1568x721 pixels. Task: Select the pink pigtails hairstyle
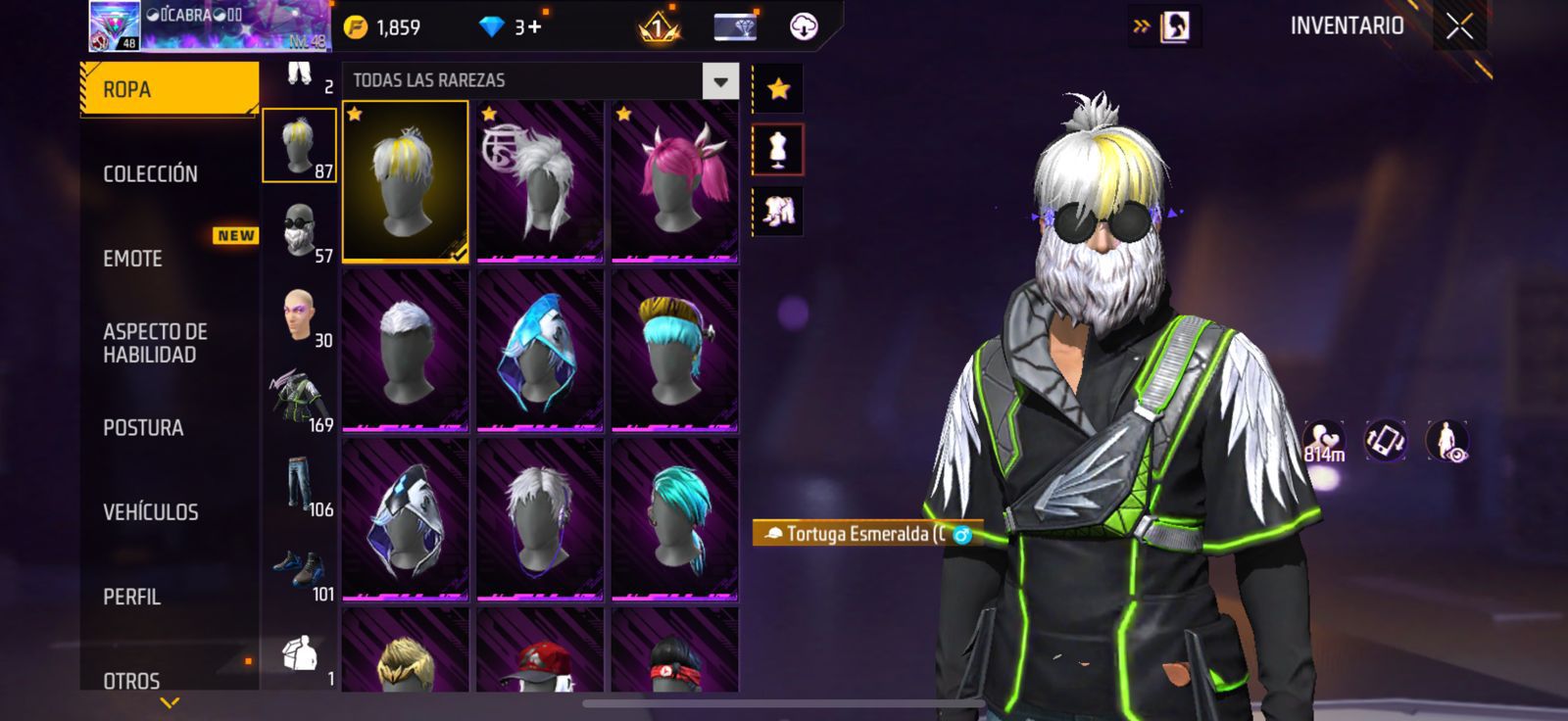tap(675, 182)
